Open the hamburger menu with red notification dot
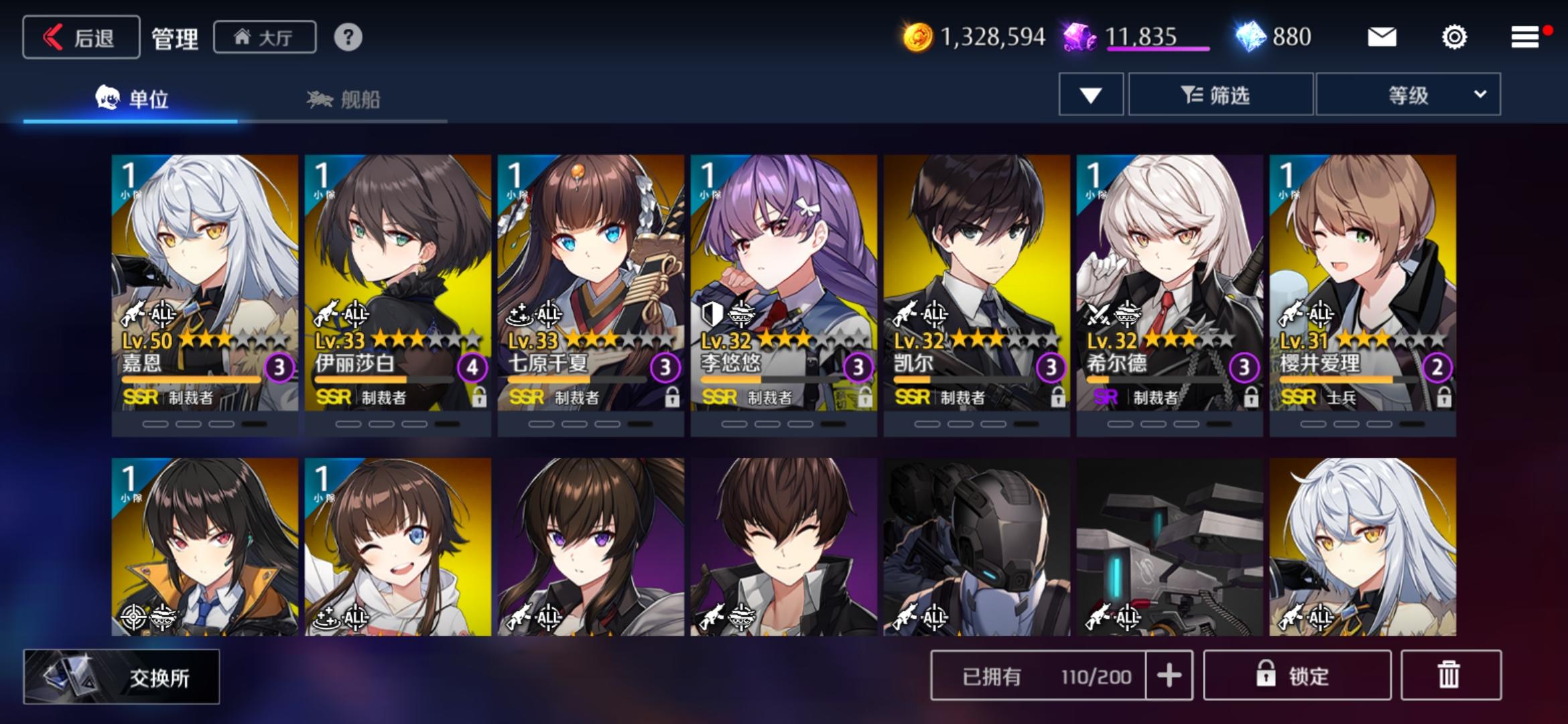1568x724 pixels. [1524, 38]
